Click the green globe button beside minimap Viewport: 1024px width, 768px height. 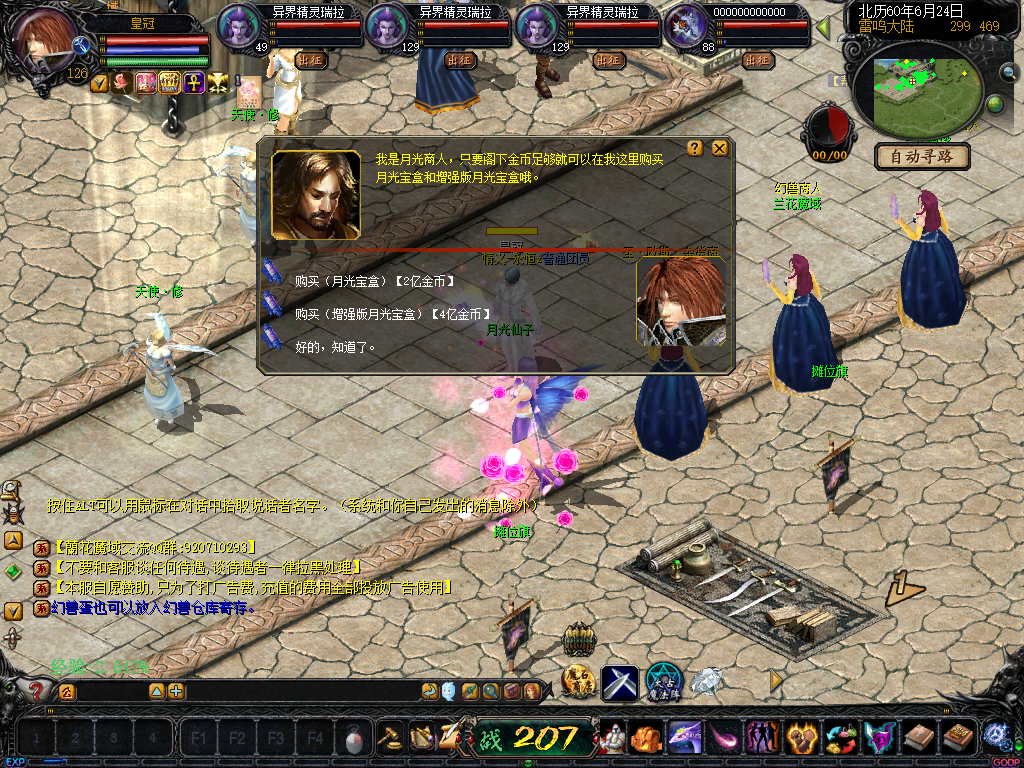pyautogui.click(x=995, y=104)
